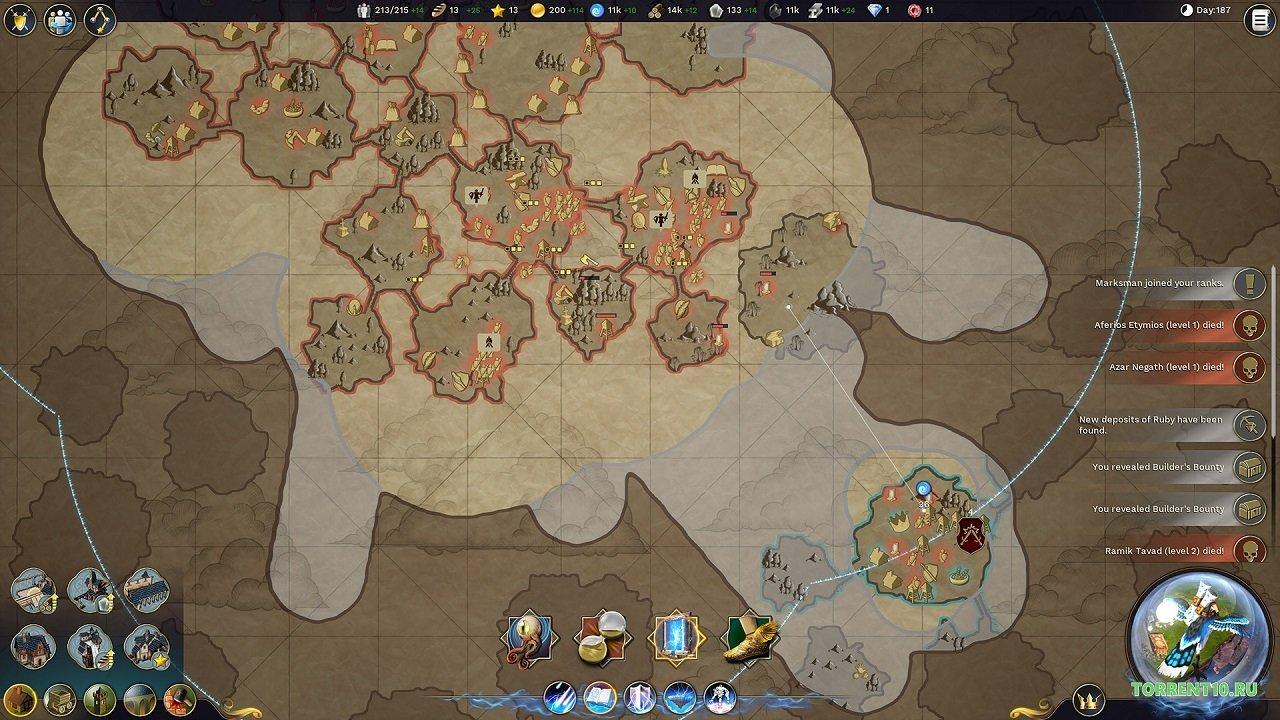Cast the golem summon spell

click(718, 696)
